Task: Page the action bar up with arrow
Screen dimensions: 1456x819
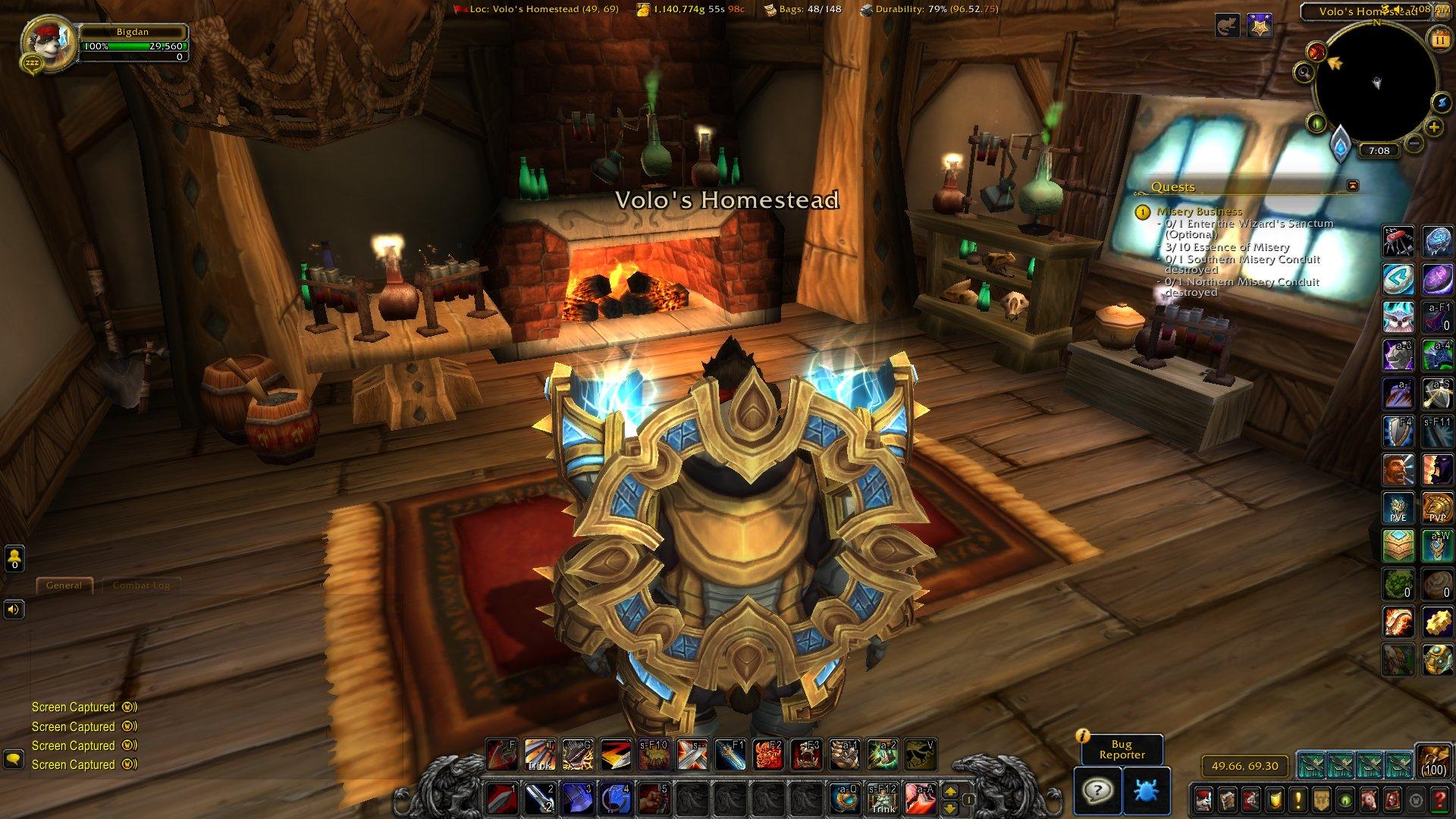Action: point(951,791)
